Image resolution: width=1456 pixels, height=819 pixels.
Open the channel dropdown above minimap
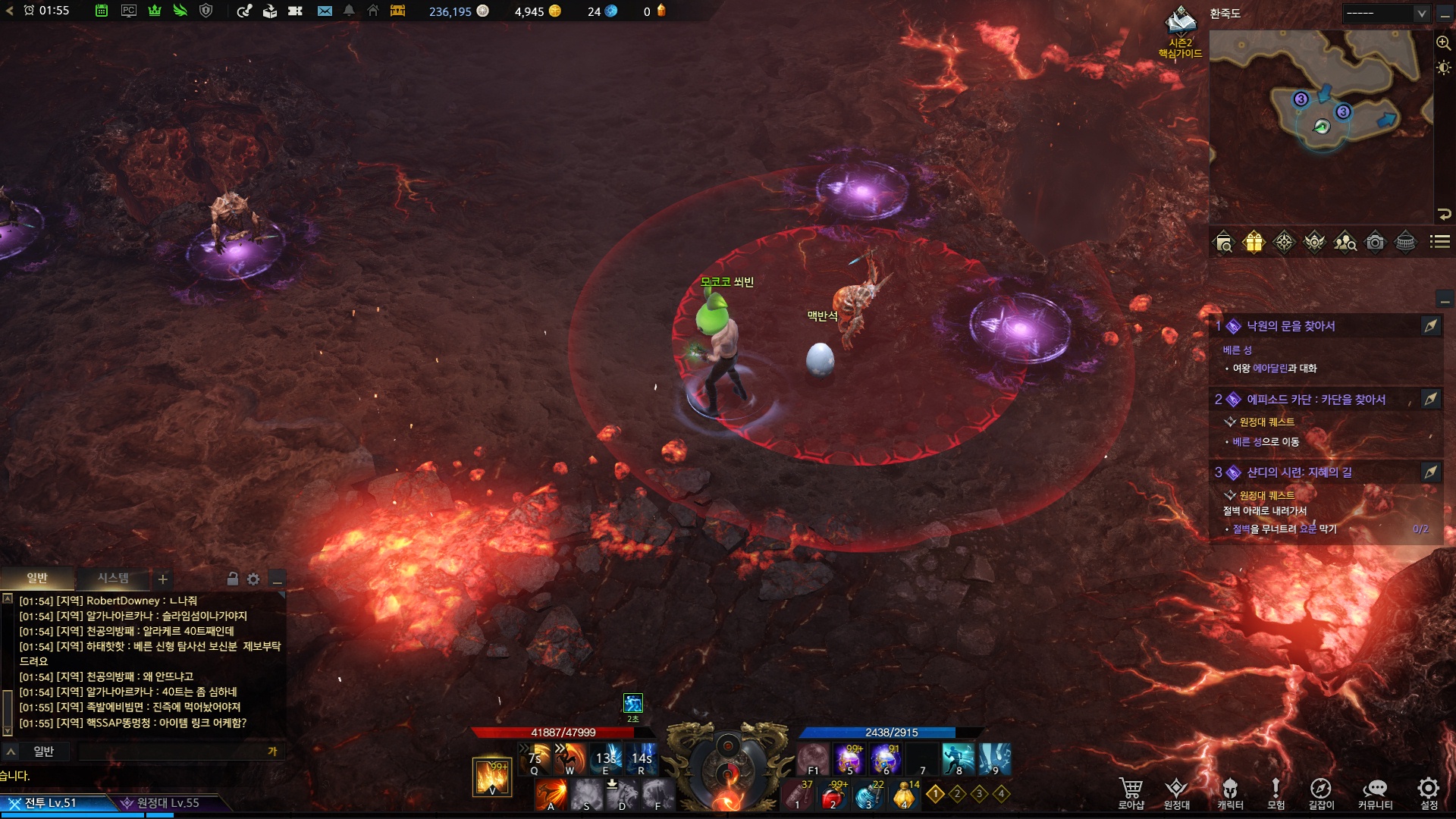click(x=1385, y=13)
